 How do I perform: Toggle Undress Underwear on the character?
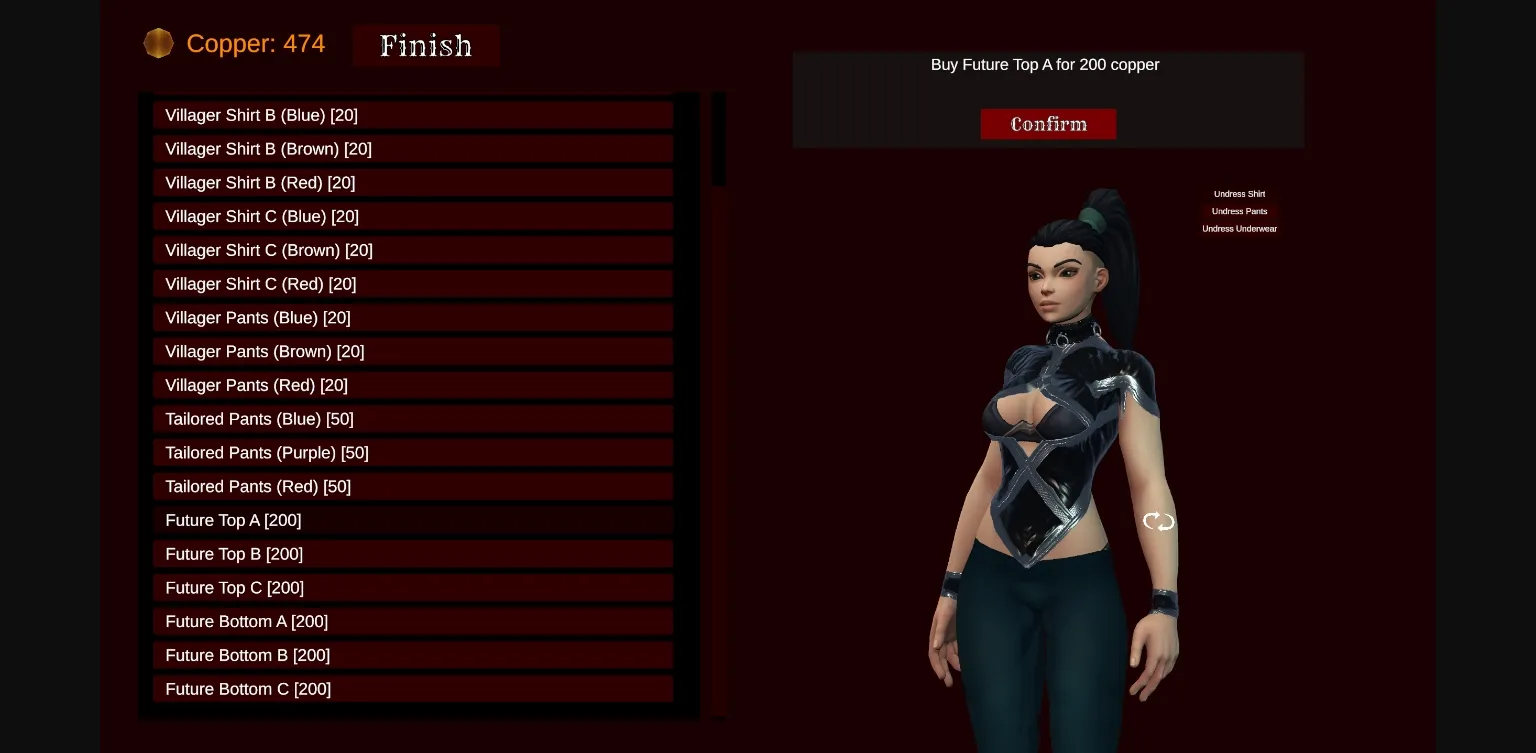pyautogui.click(x=1240, y=228)
